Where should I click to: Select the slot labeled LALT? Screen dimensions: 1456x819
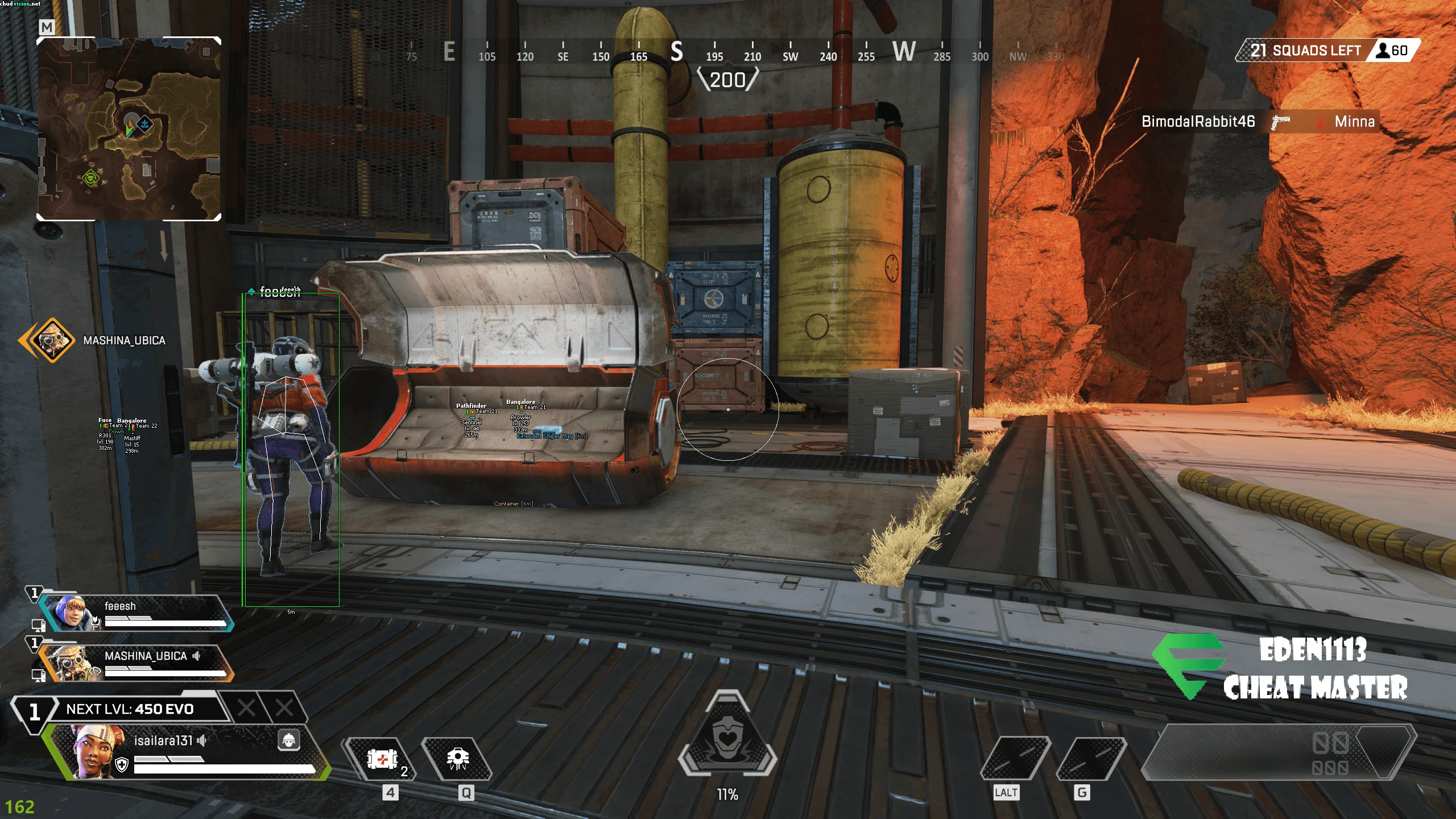[1015, 759]
